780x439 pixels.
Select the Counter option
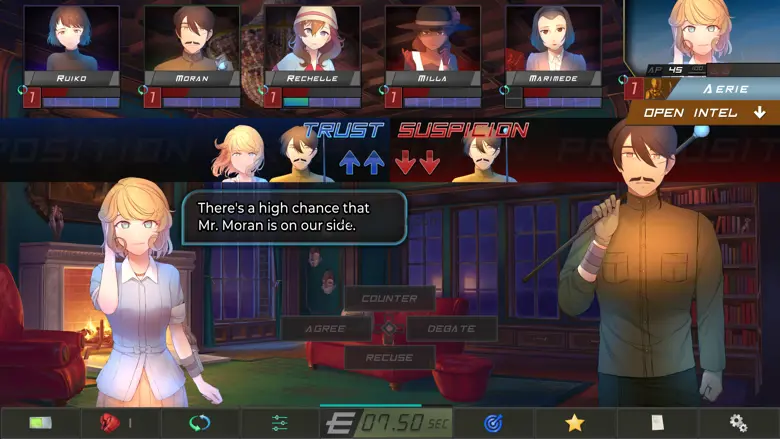(389, 298)
